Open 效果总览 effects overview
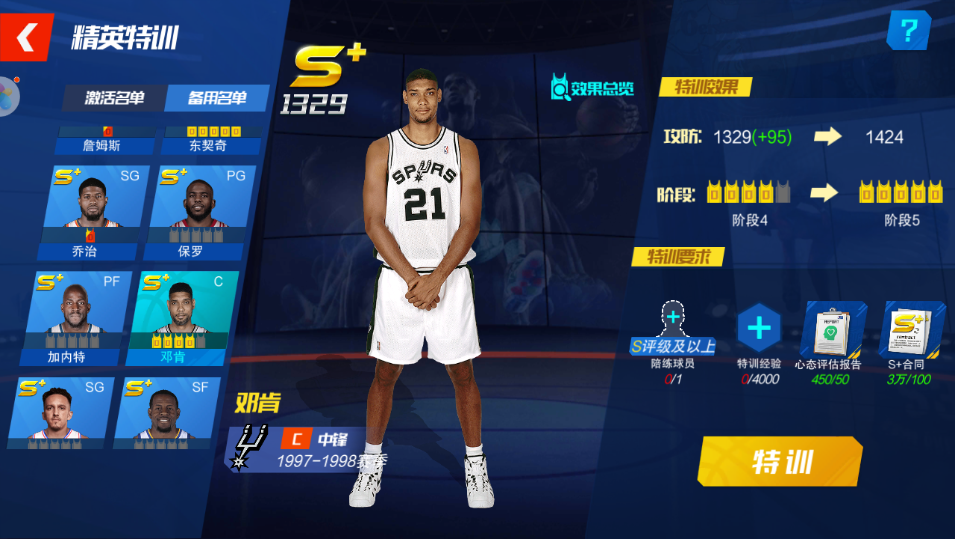 tap(592, 88)
